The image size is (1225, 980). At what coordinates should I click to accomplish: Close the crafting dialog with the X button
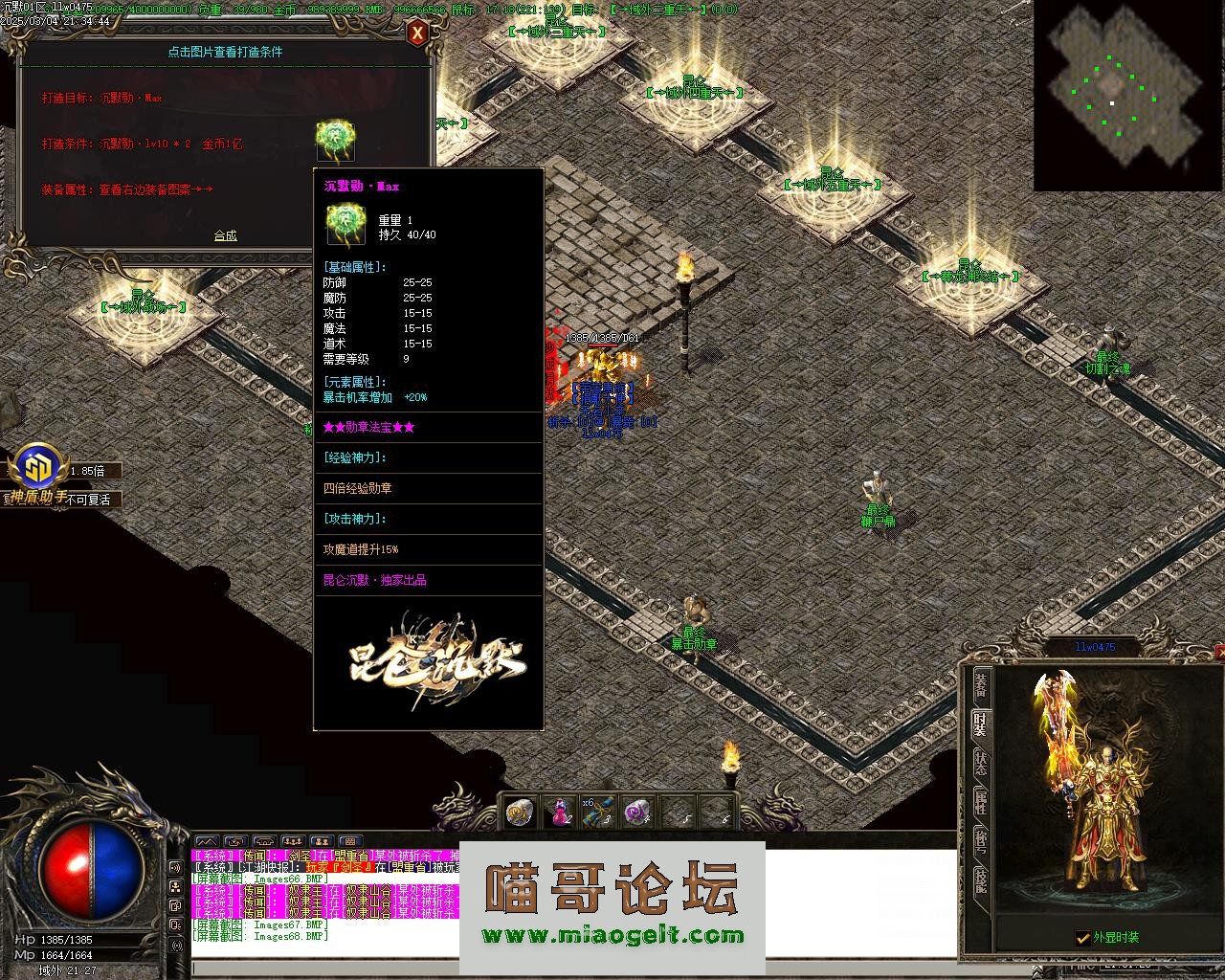tap(417, 34)
